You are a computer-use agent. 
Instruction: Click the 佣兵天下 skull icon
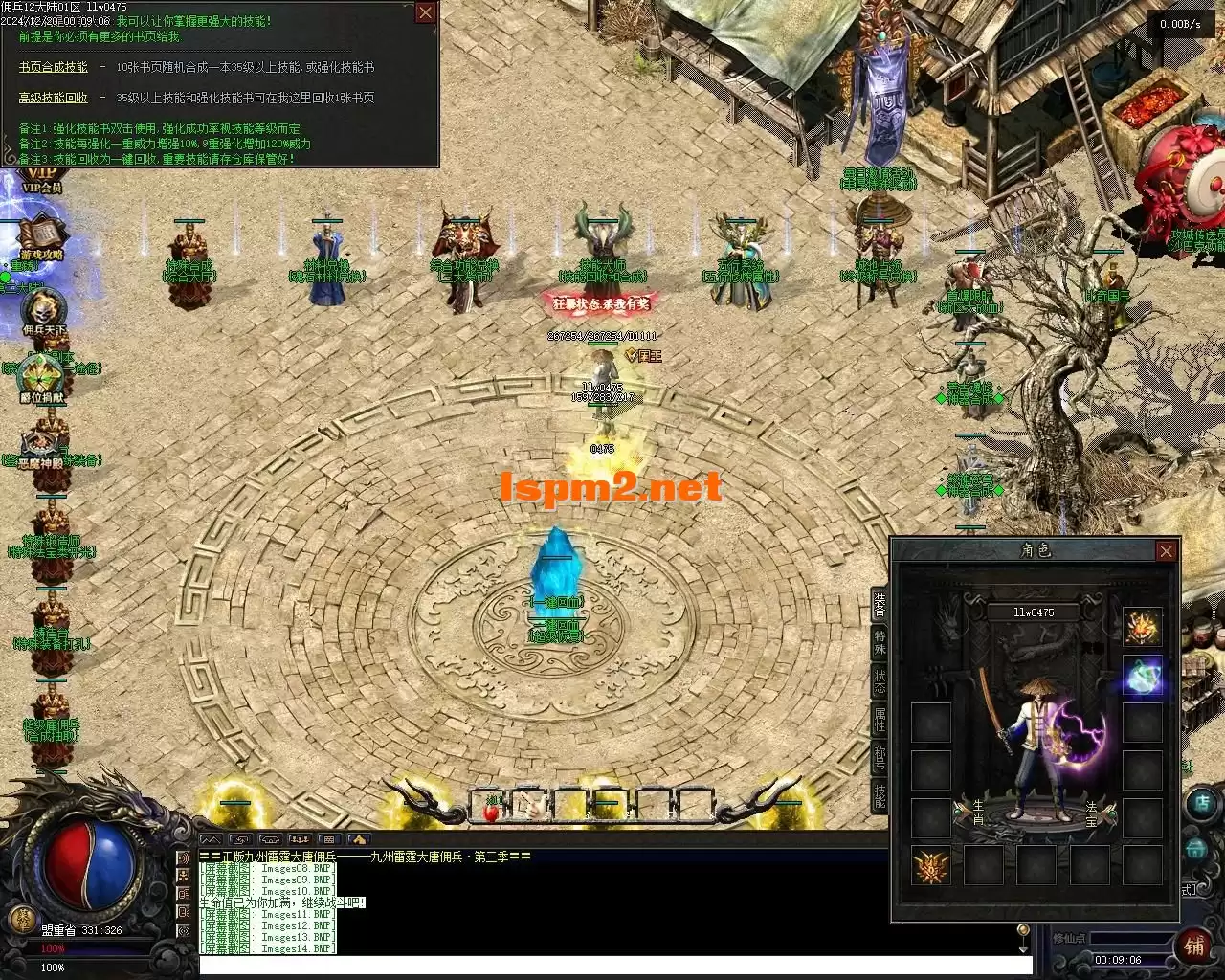(x=43, y=310)
